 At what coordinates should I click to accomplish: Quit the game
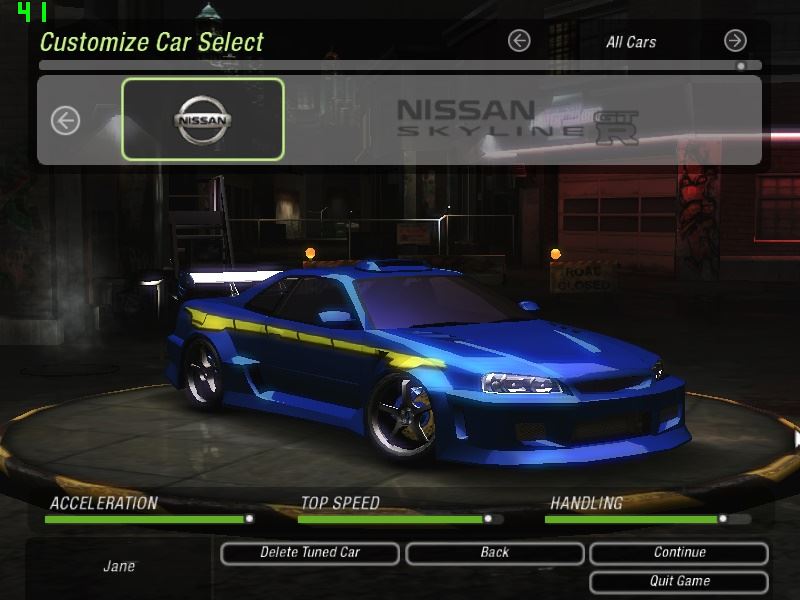[679, 582]
